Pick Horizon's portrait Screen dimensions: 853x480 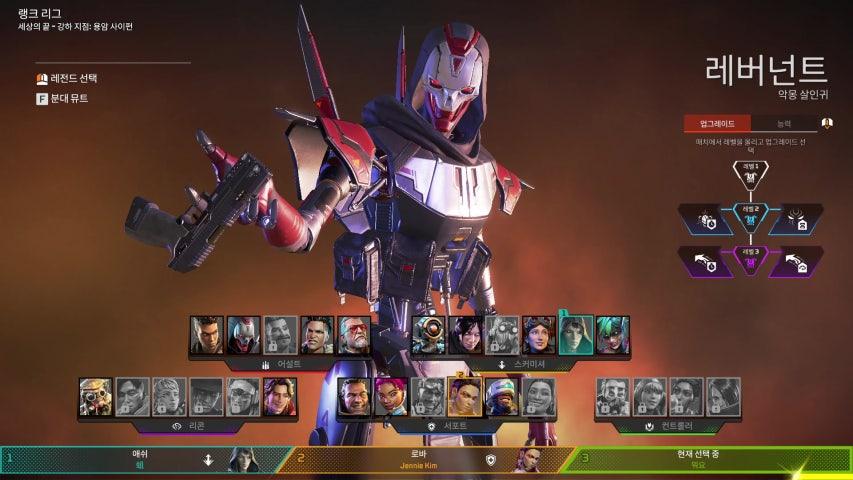pyautogui.click(x=540, y=335)
